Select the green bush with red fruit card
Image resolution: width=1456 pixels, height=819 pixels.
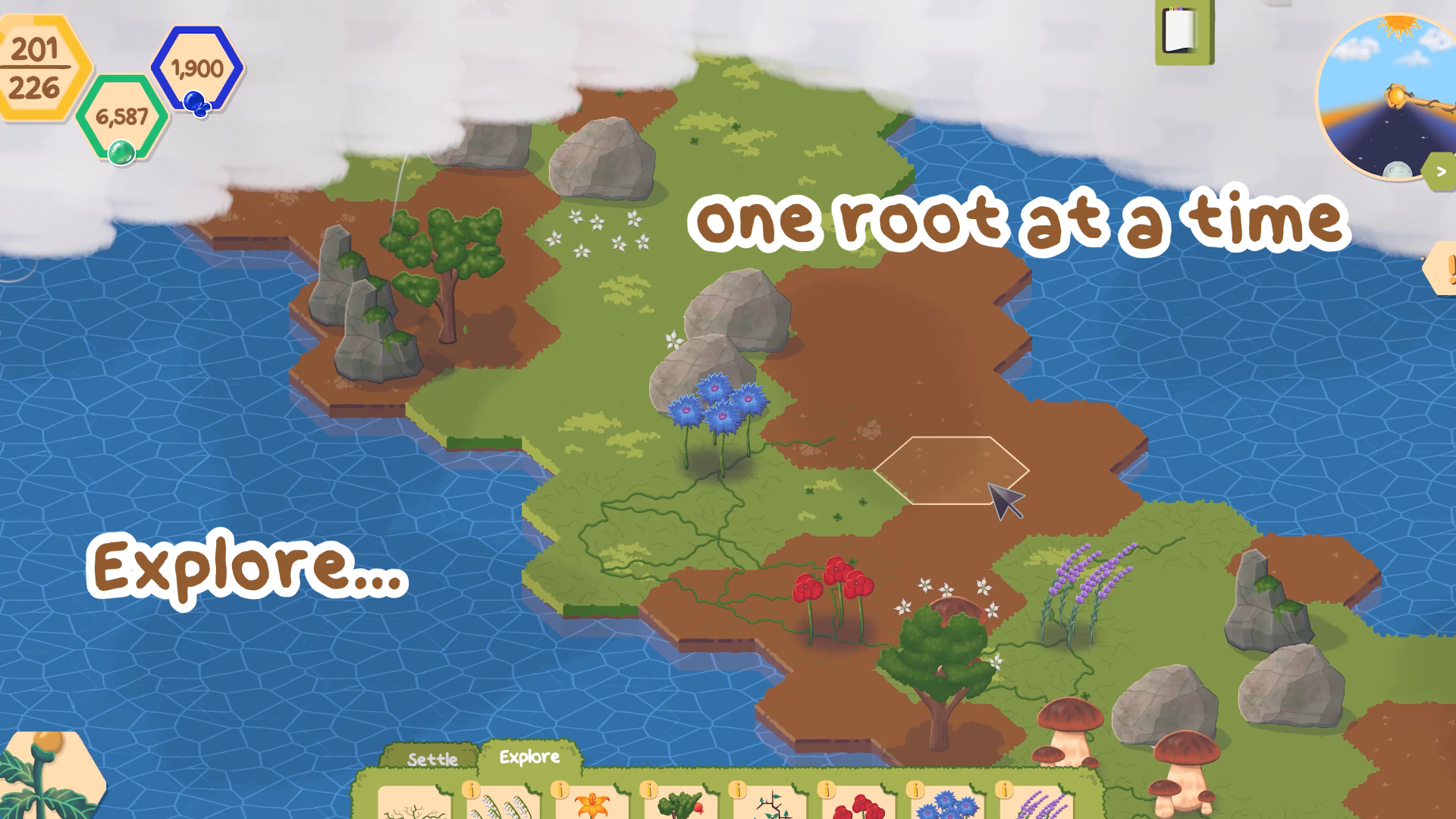pyautogui.click(x=681, y=805)
